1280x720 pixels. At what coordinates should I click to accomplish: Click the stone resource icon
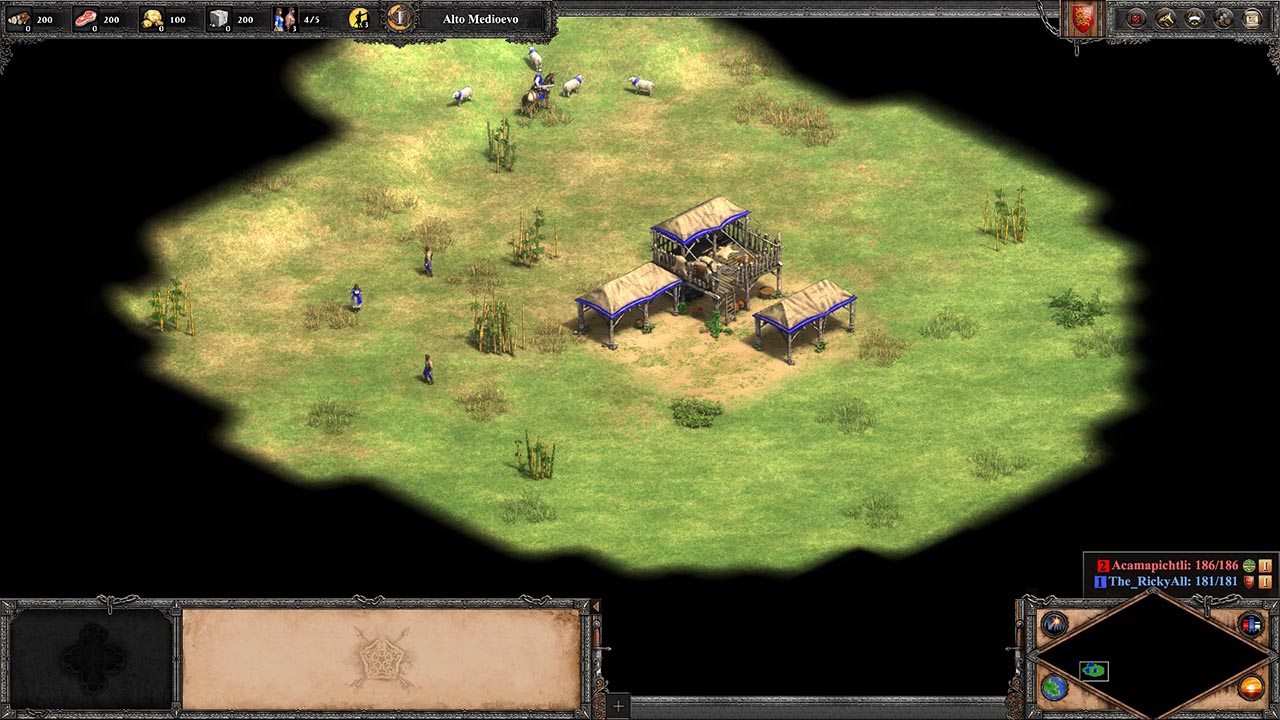(220, 19)
